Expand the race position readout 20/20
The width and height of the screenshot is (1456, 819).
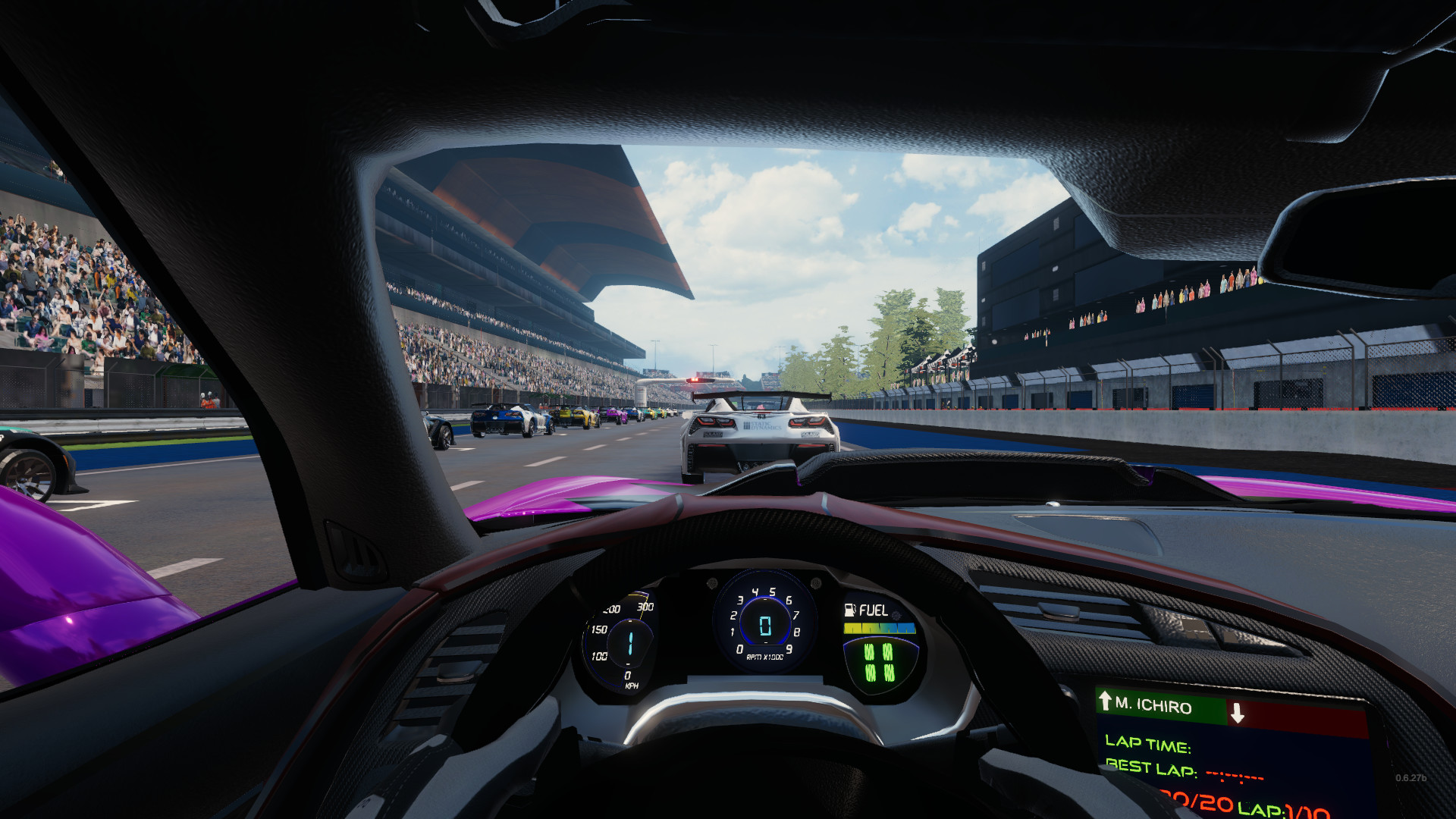coord(1195,802)
